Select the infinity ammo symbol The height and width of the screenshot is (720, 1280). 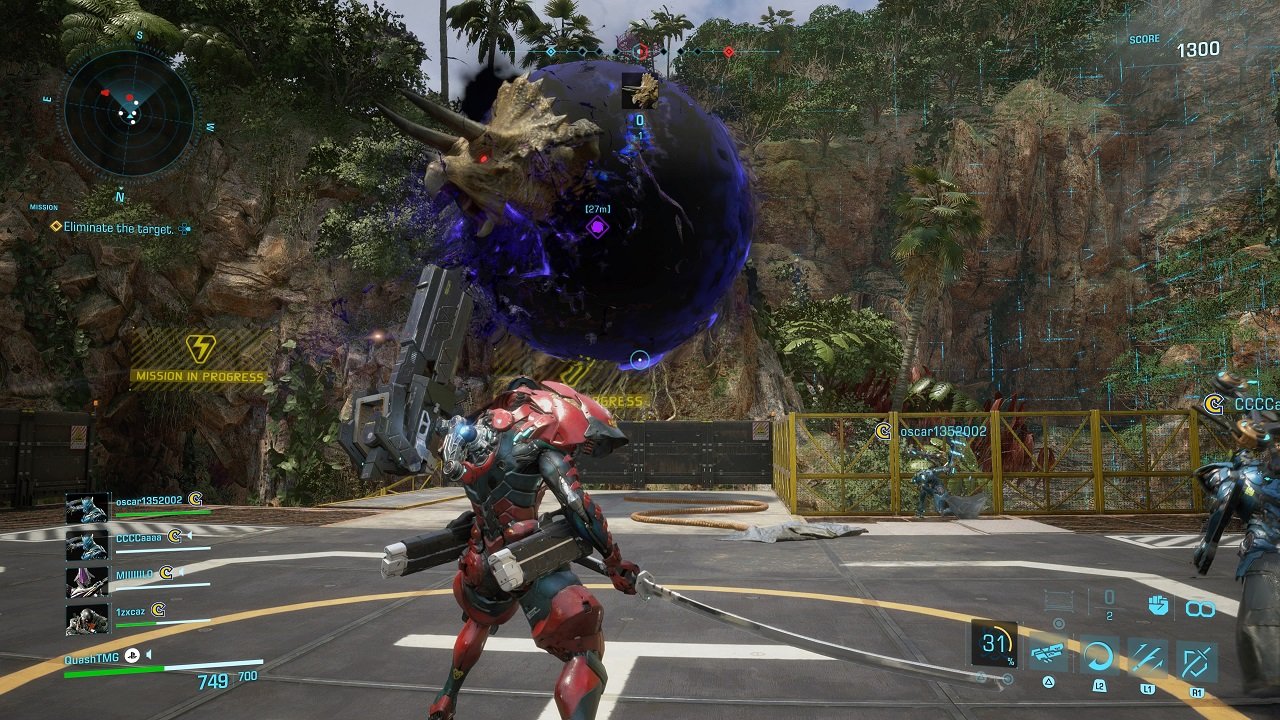pos(1200,607)
